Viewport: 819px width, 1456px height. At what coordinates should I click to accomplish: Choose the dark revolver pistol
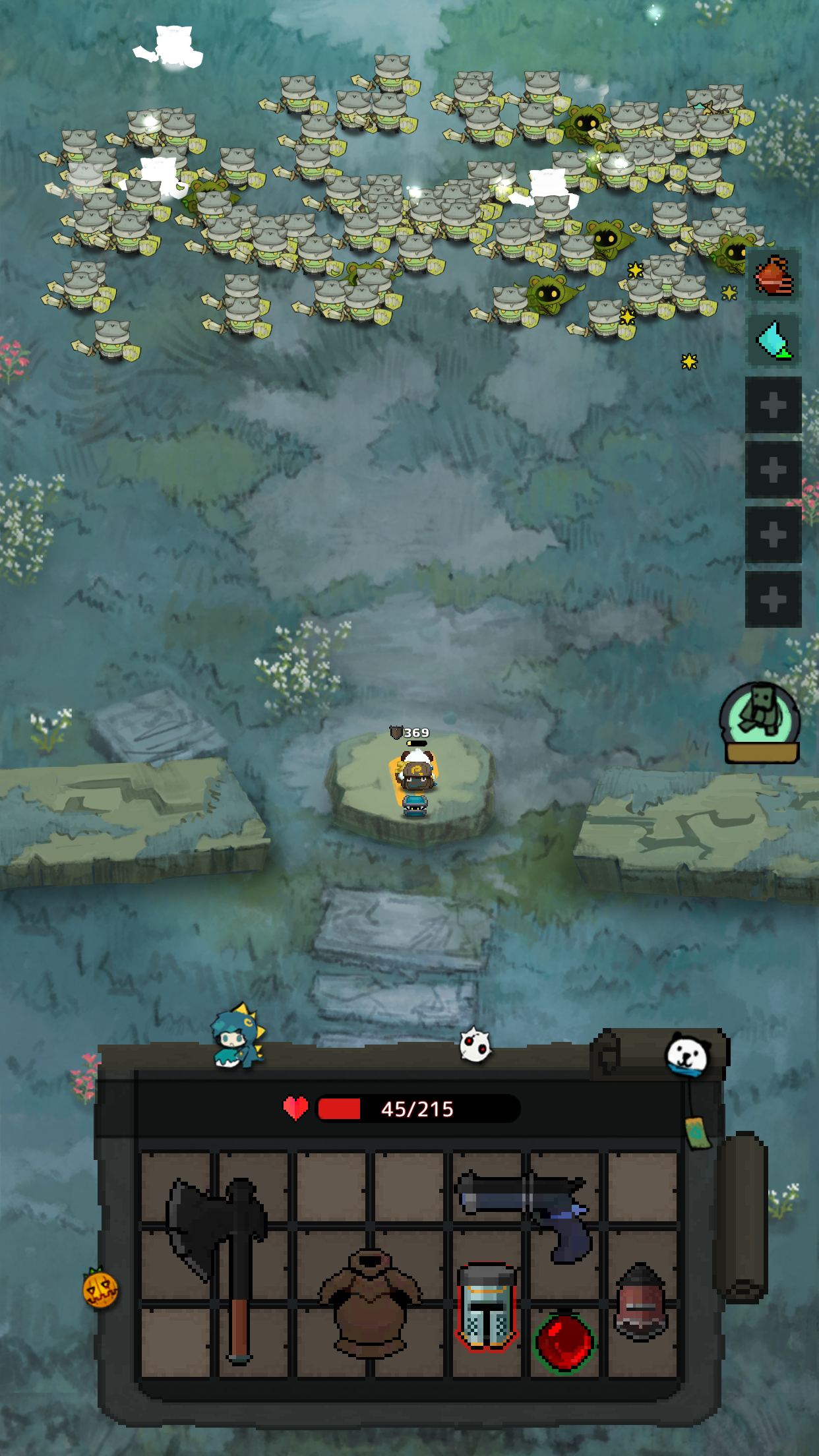[x=528, y=1208]
